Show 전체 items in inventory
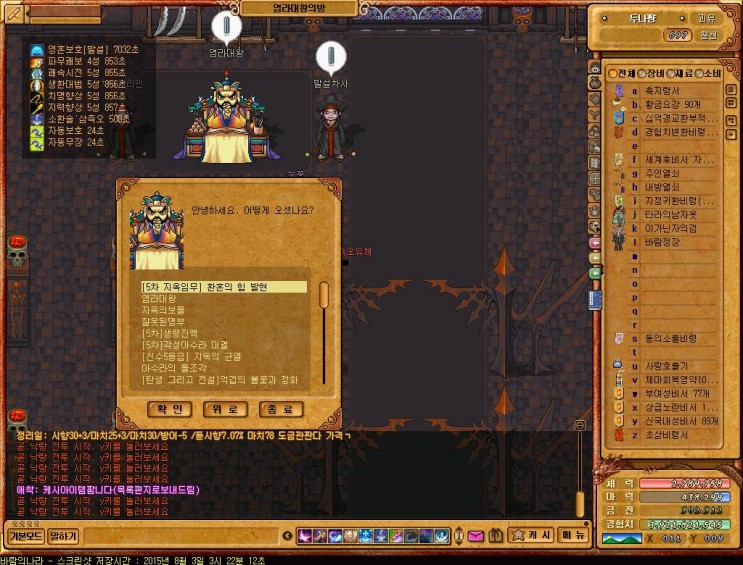The image size is (743, 565). pyautogui.click(x=625, y=73)
